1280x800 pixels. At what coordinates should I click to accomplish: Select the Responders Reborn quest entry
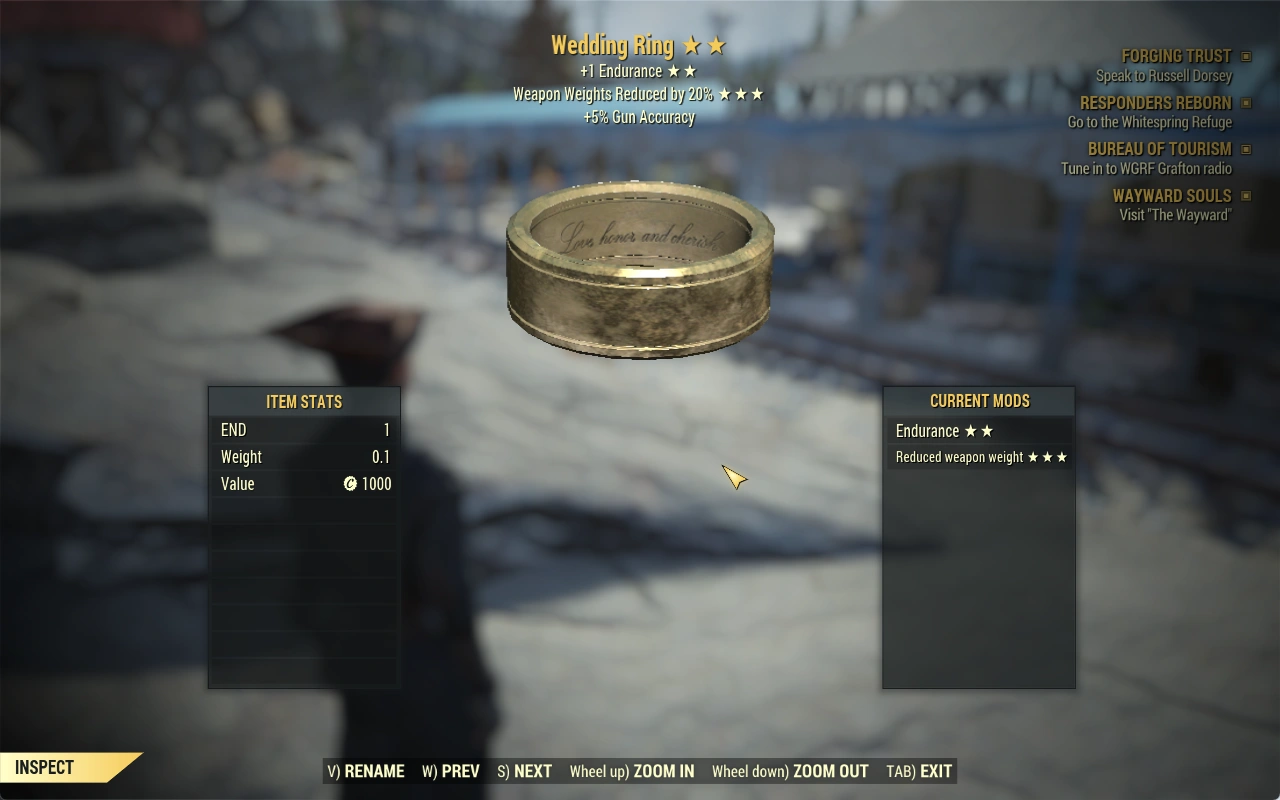click(x=1155, y=103)
